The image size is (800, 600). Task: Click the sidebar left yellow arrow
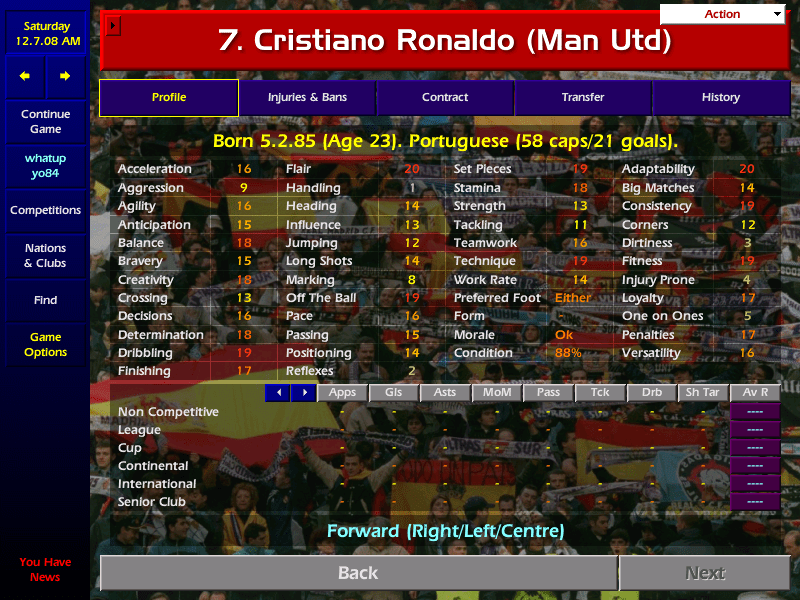[x=25, y=76]
